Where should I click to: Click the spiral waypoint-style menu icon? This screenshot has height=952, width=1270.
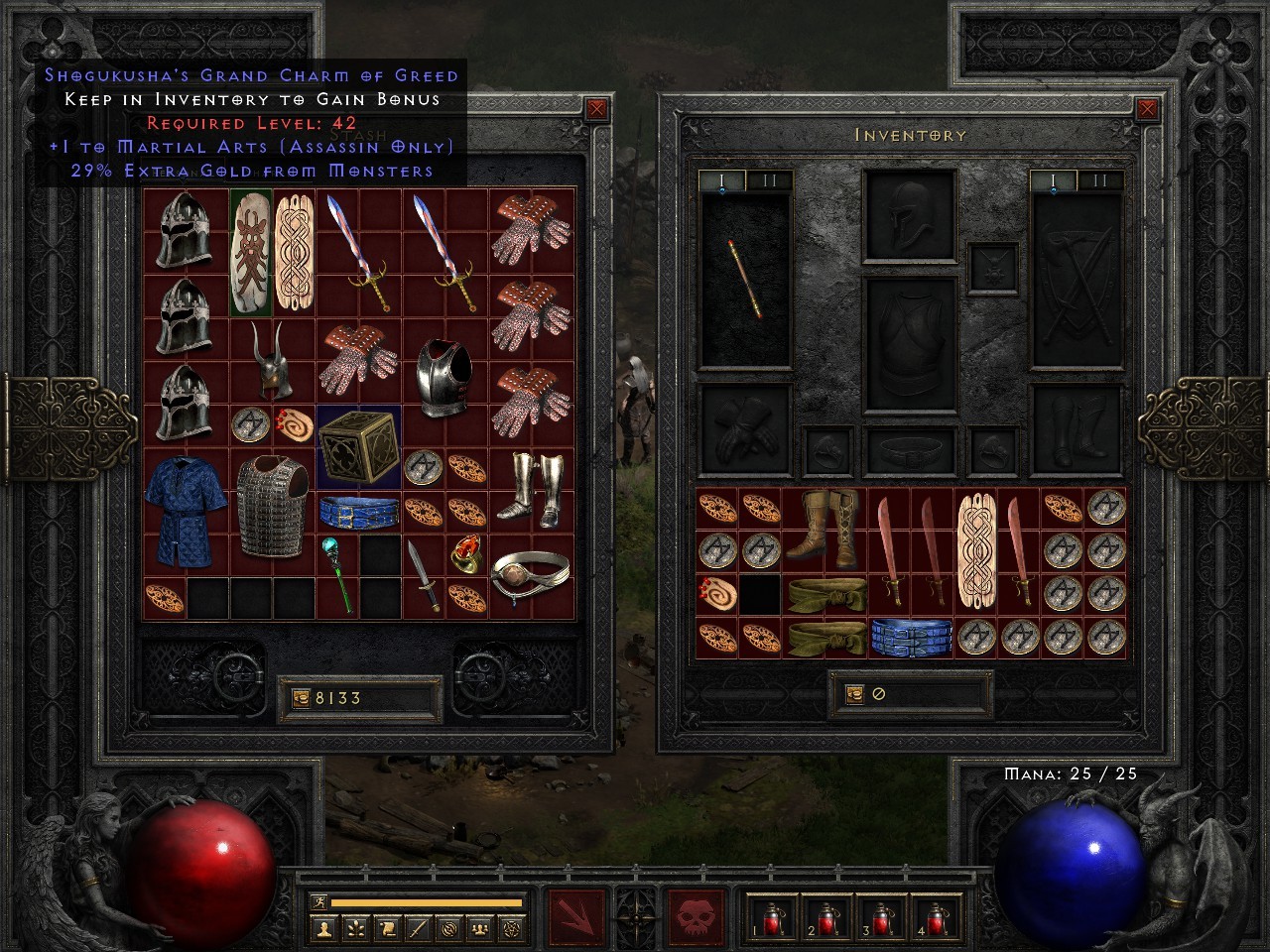(x=448, y=930)
